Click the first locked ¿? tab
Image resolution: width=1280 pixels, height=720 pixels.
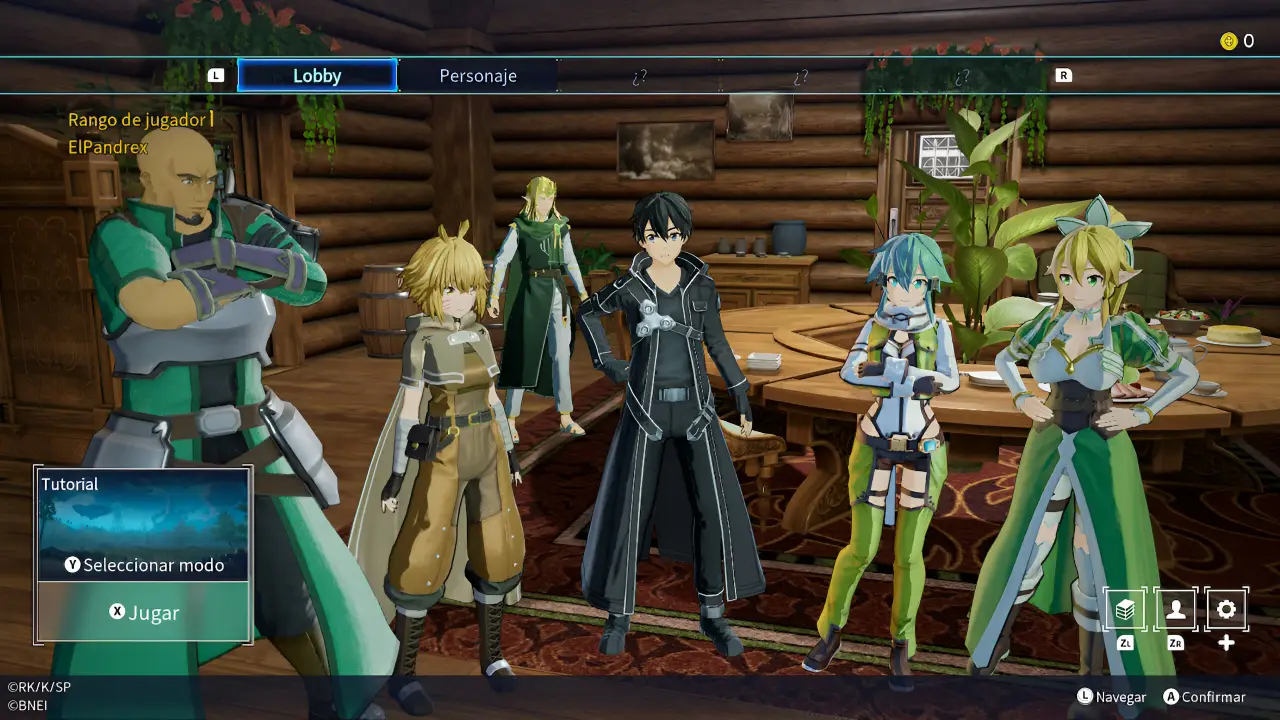point(640,75)
